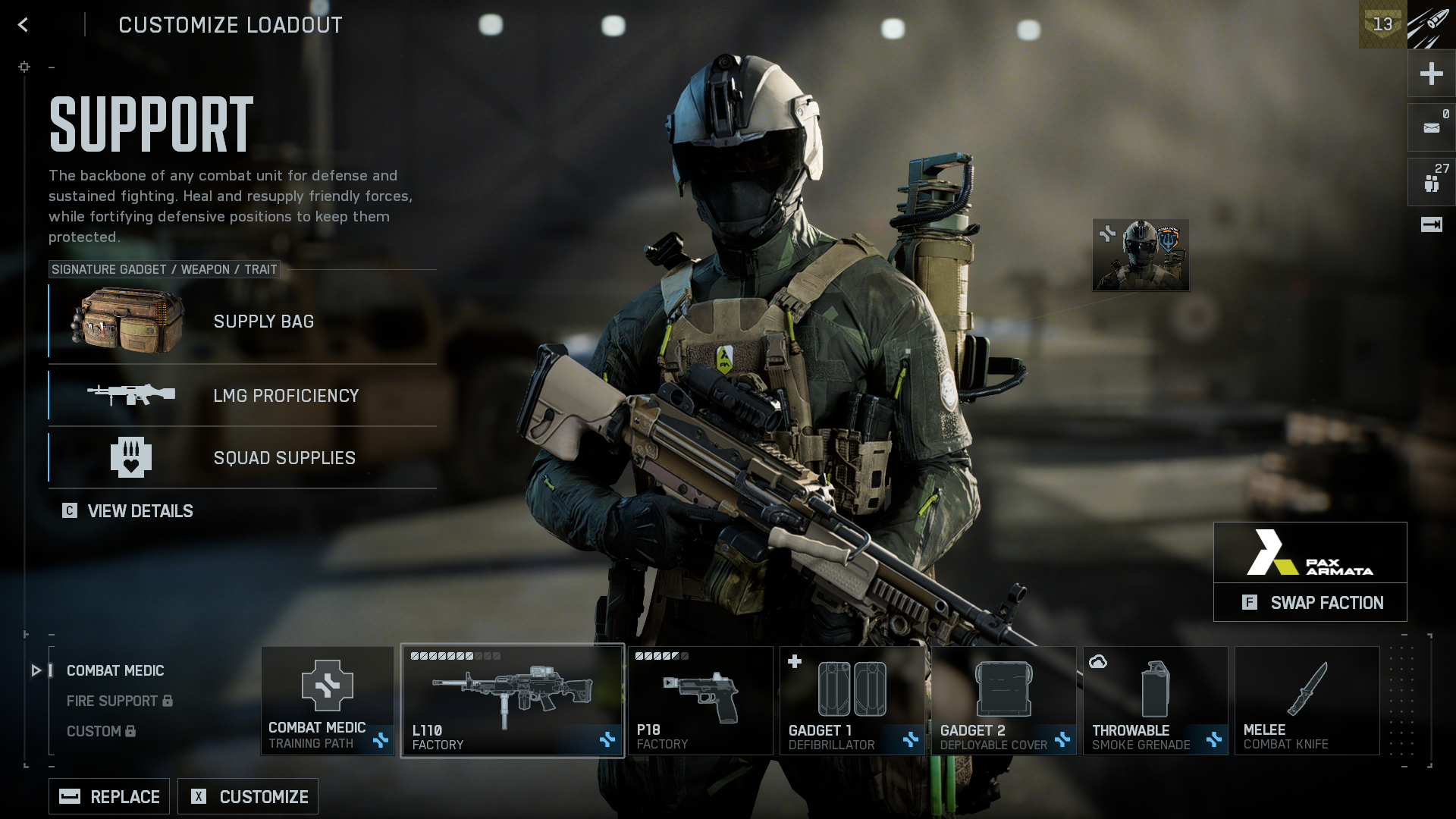Select the Combat Medic loadout preset

click(x=115, y=671)
